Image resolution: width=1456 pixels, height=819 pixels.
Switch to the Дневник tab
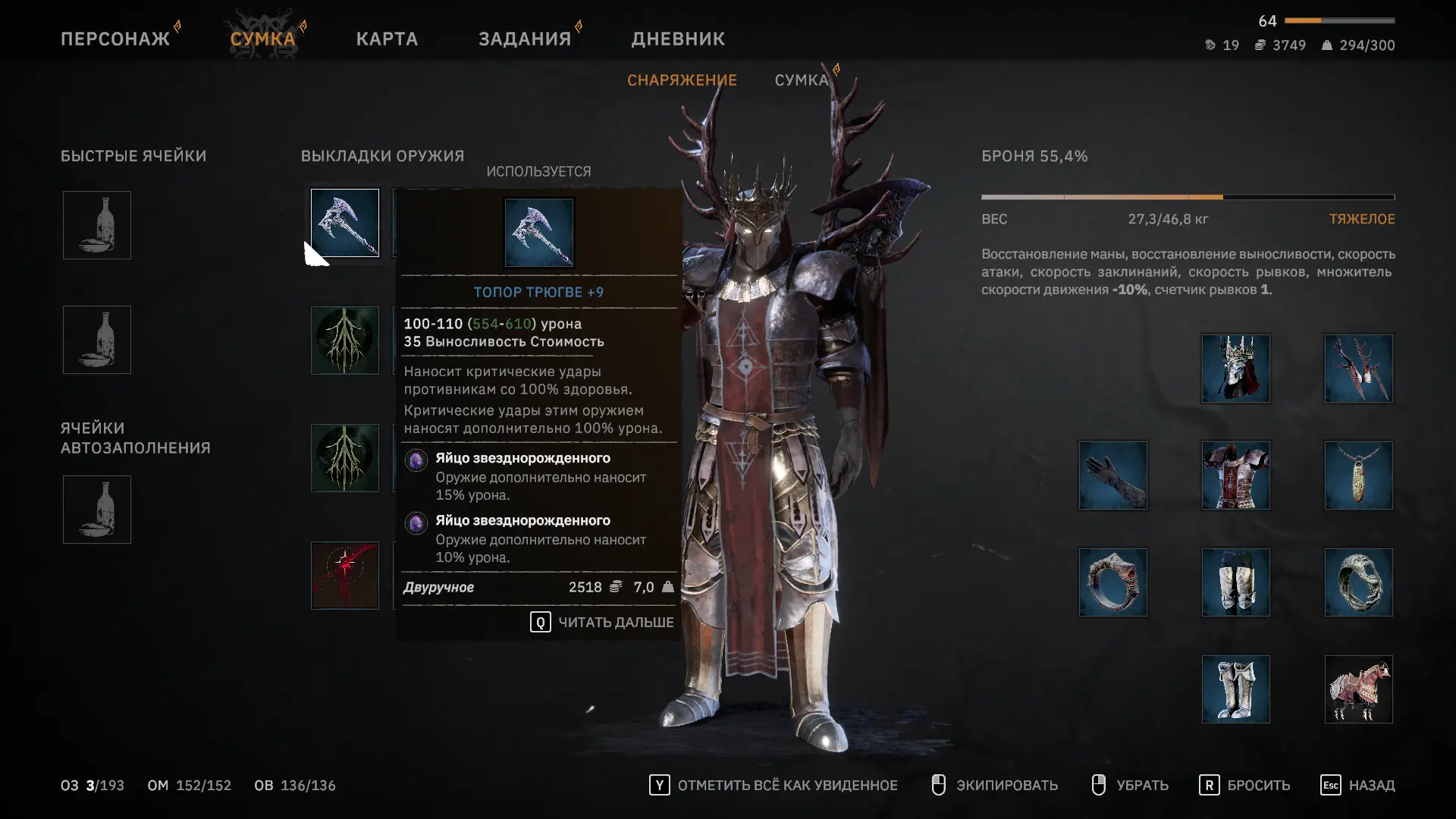pyautogui.click(x=678, y=39)
